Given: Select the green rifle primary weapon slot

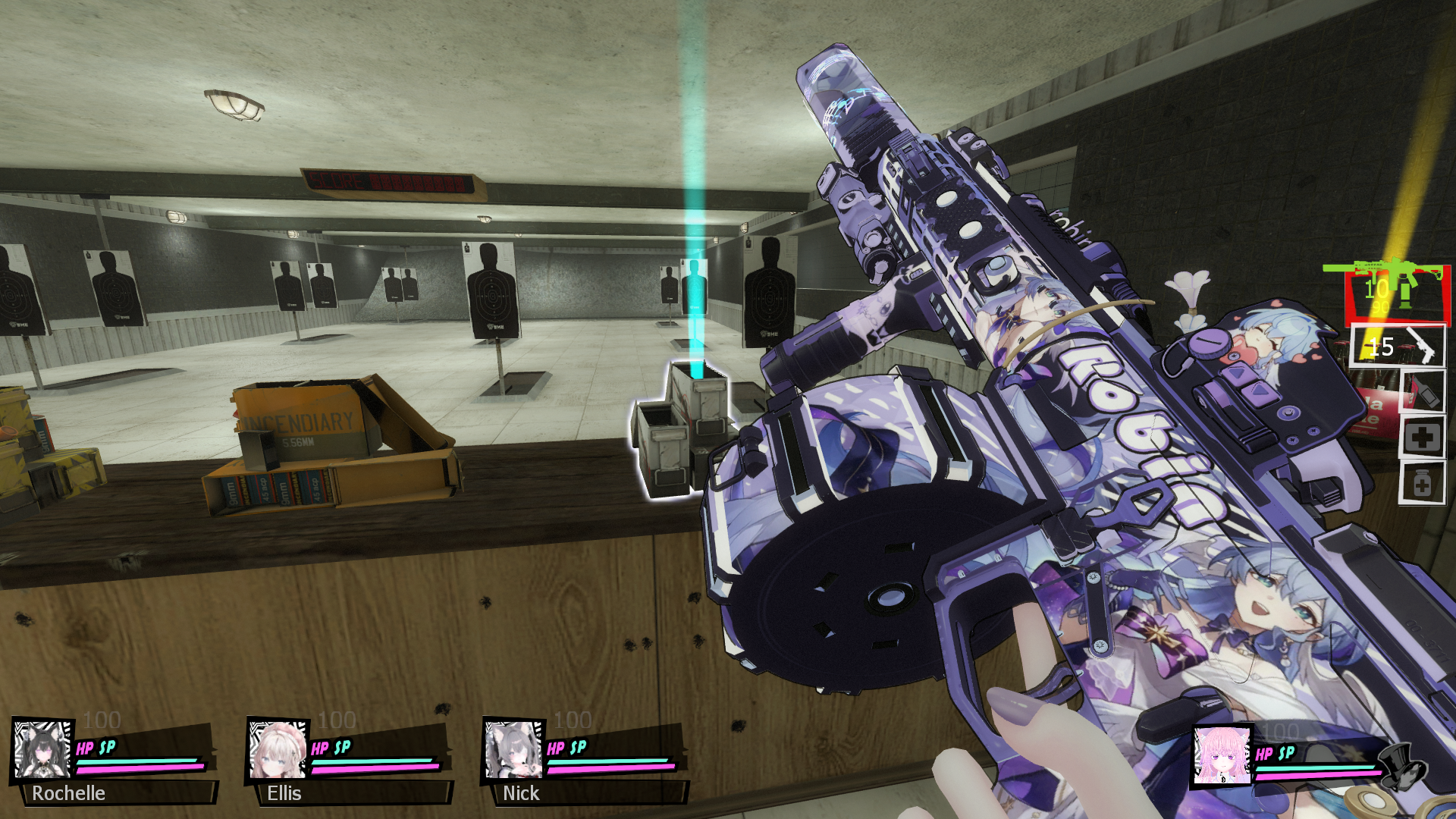Looking at the screenshot, I should tap(1397, 293).
